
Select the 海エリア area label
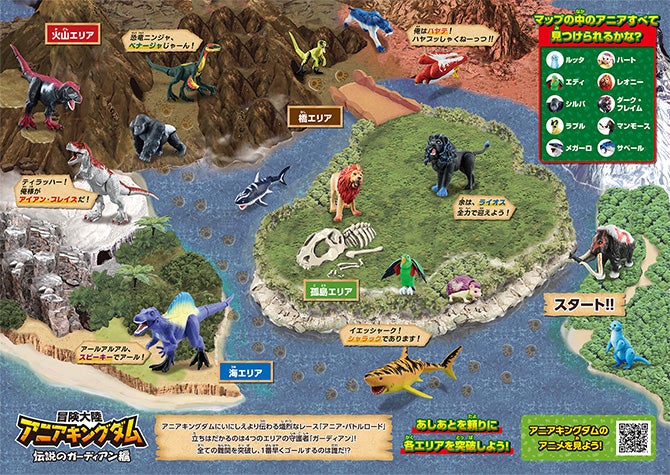click(242, 373)
